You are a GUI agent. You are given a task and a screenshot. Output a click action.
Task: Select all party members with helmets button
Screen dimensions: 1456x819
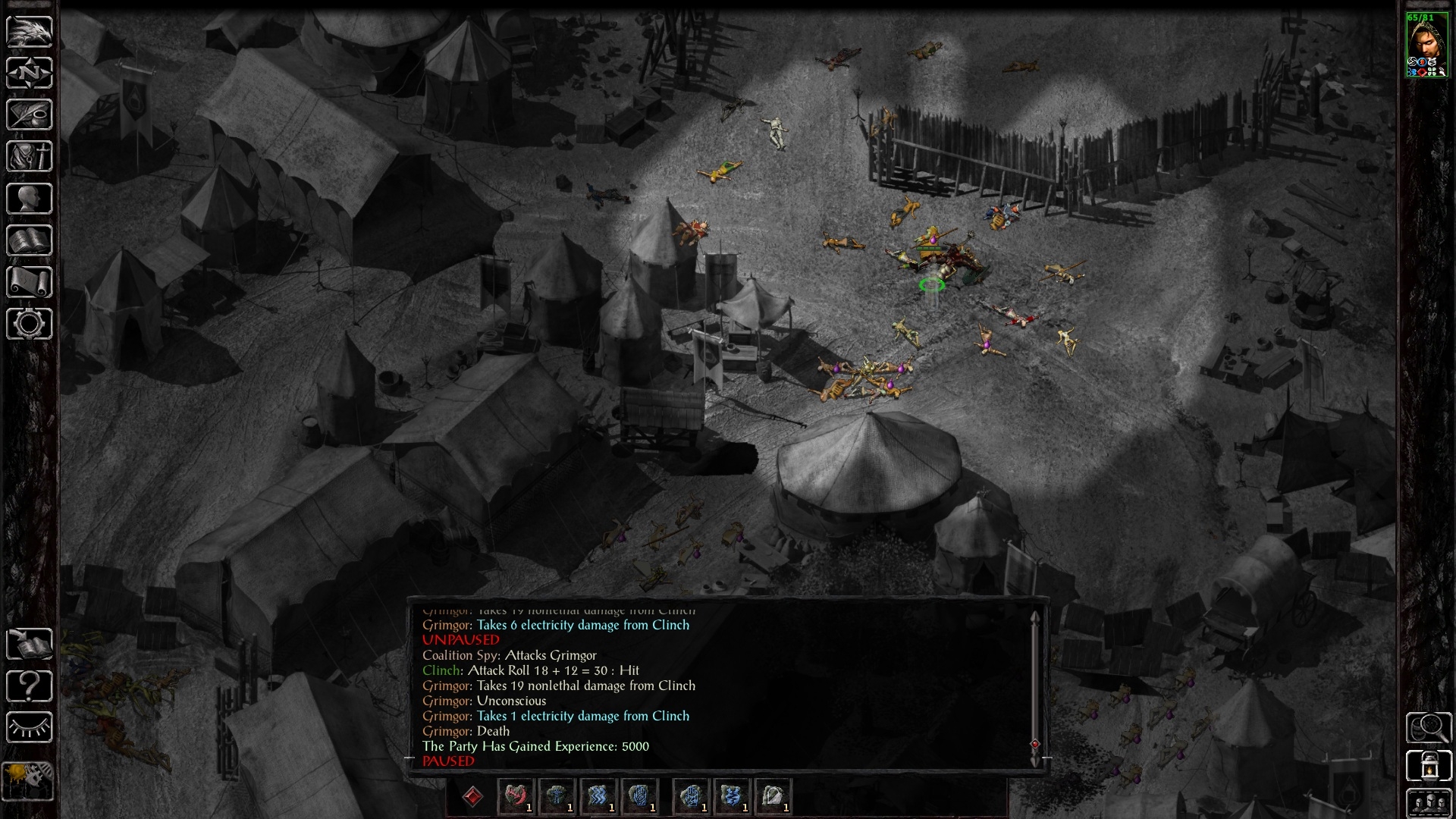click(1429, 802)
